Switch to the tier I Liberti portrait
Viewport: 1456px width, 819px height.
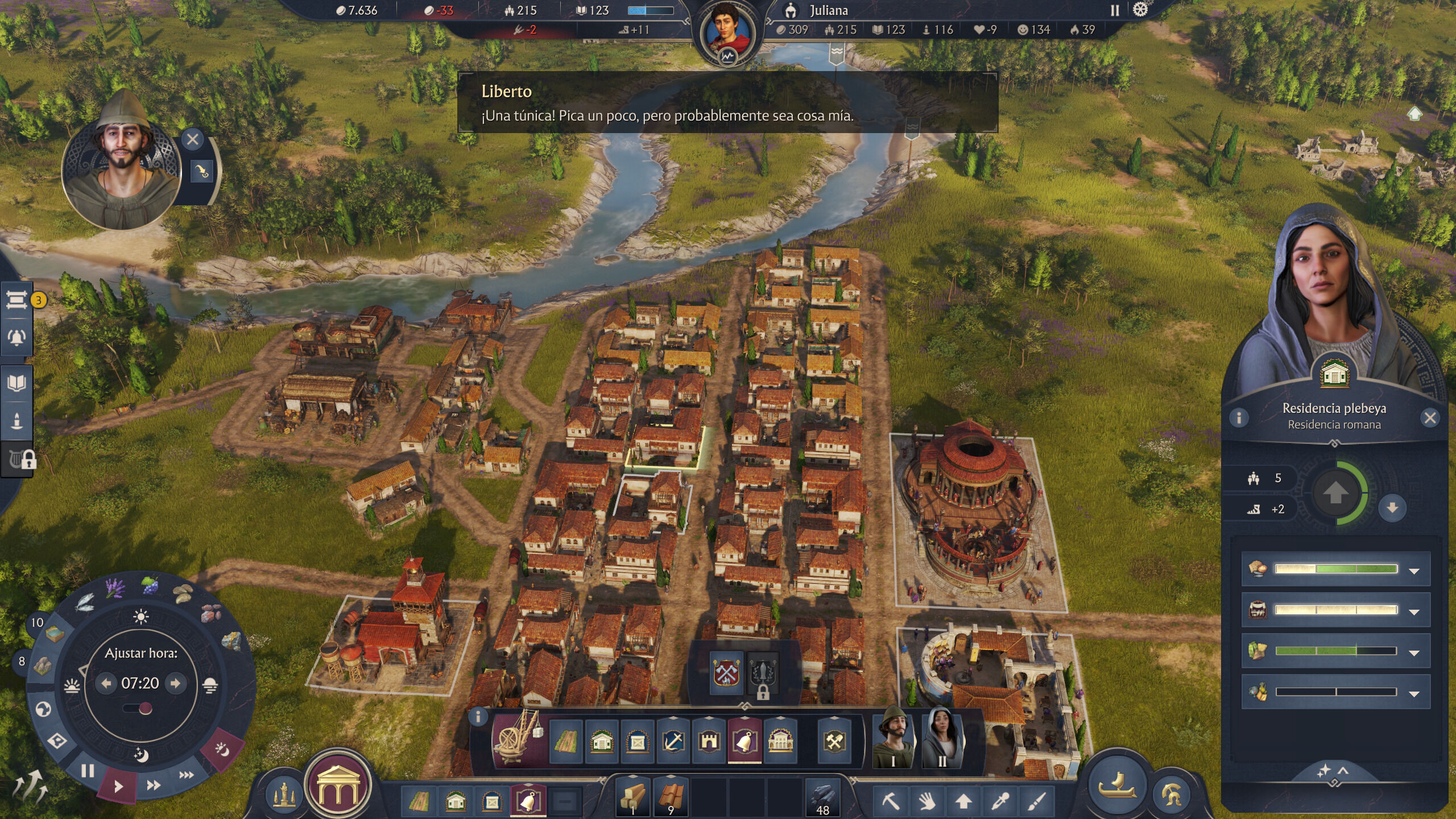pyautogui.click(x=892, y=738)
